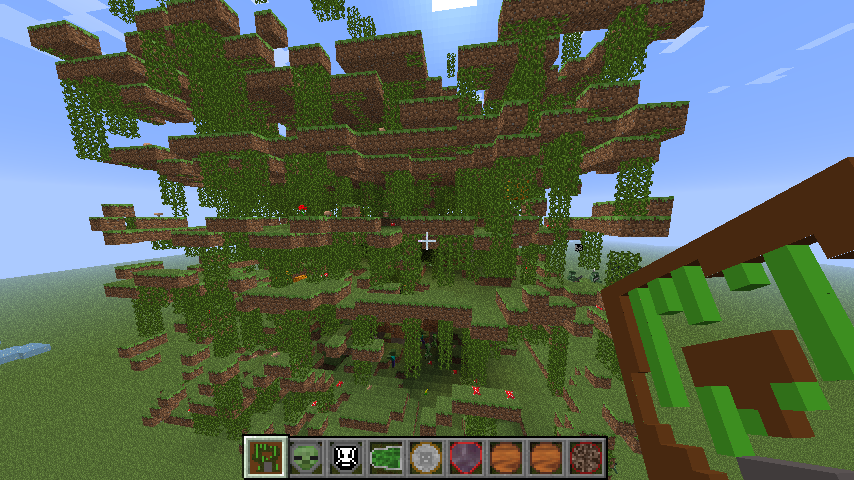The height and width of the screenshot is (480, 854).
Task: Select the dark speckled red-rimmed round item
Action: [586, 456]
